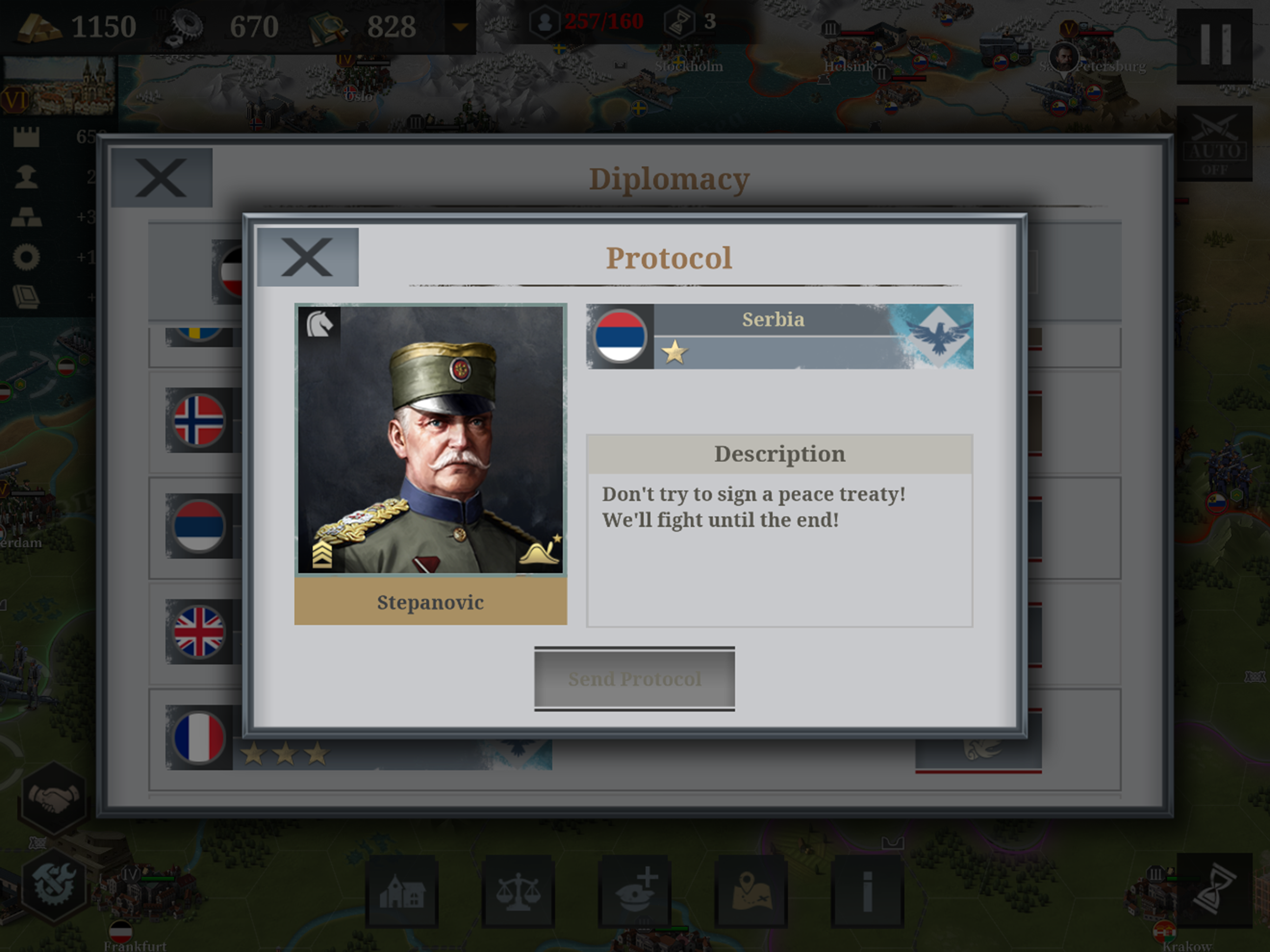Select General Stepanovic's portrait
This screenshot has width=1270, height=952.
(430, 439)
